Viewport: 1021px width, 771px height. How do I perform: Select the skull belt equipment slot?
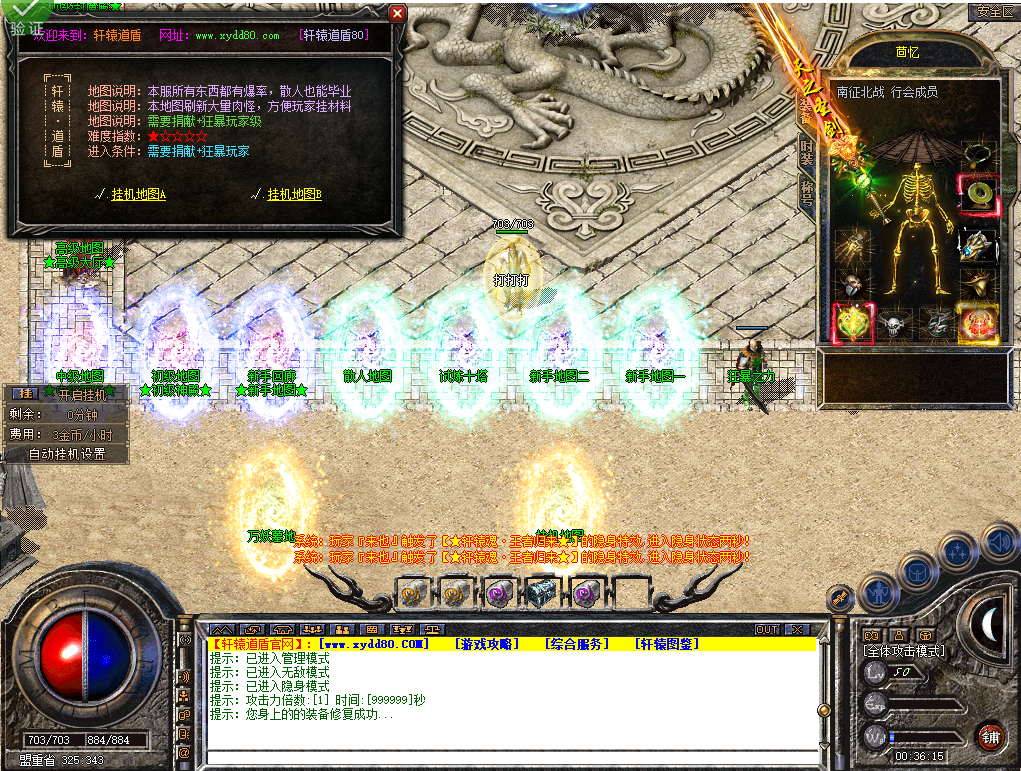pos(893,323)
